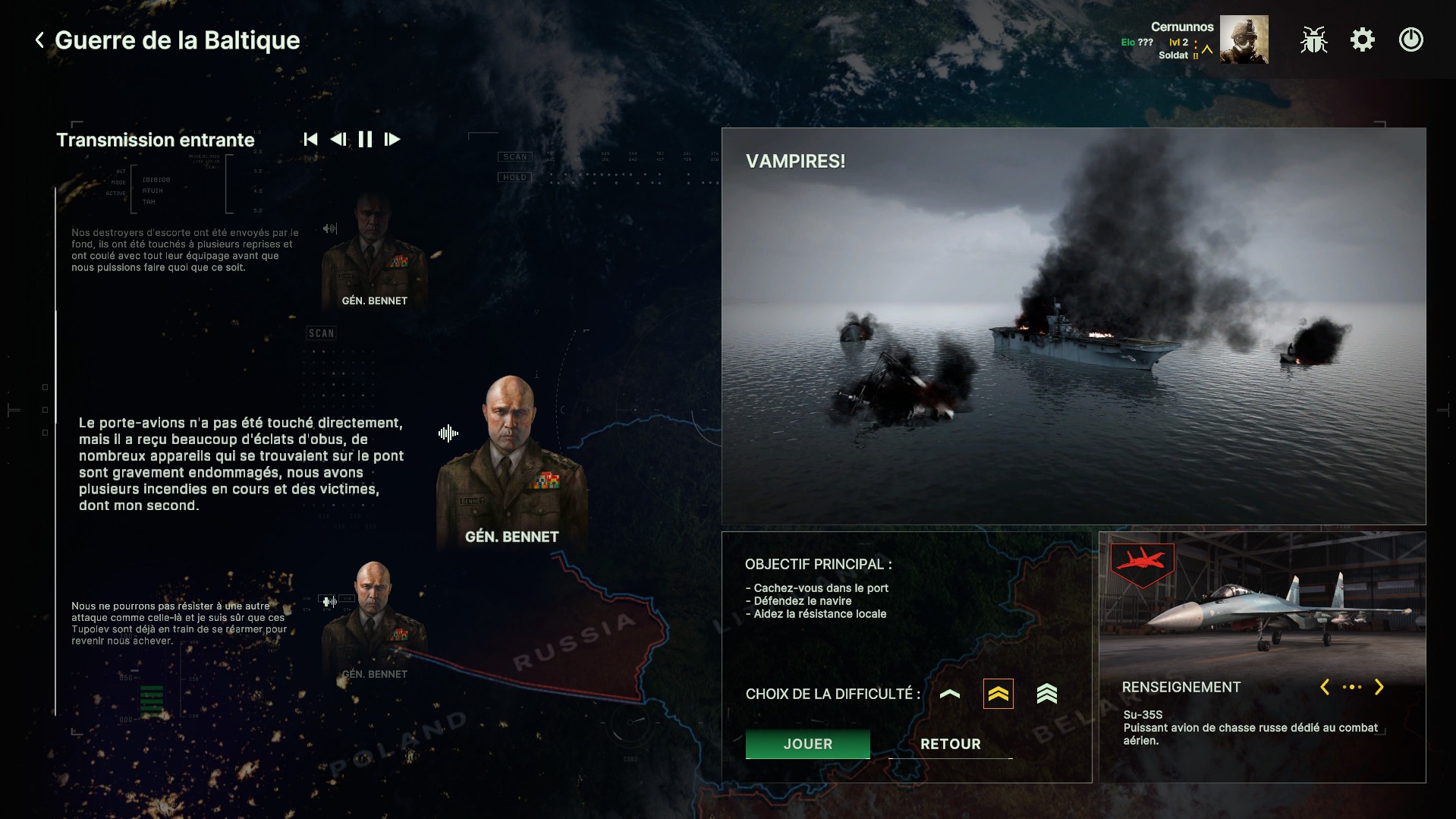Show the next Renseignement entry

point(1379,687)
